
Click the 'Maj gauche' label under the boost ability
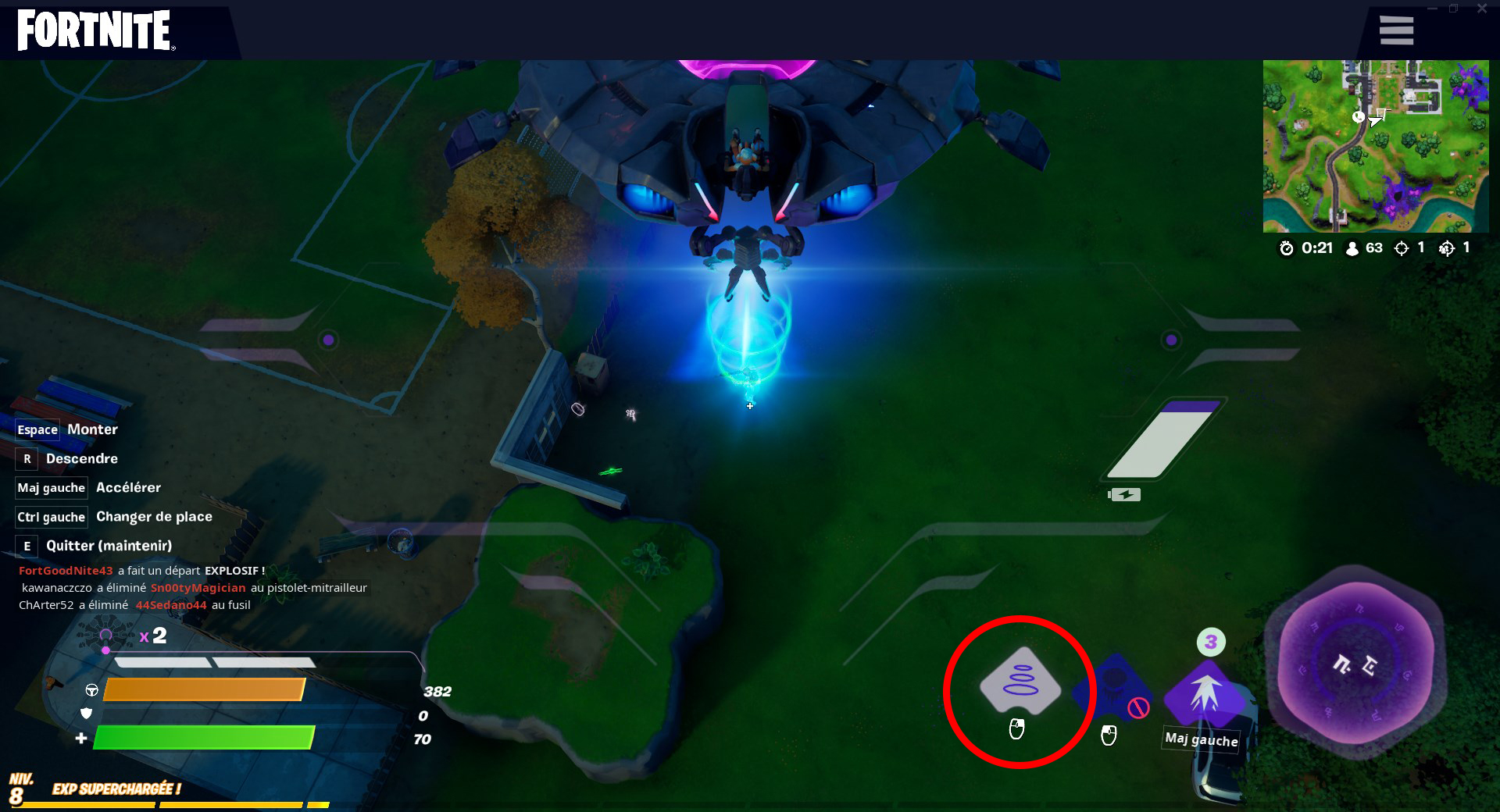(x=1201, y=739)
